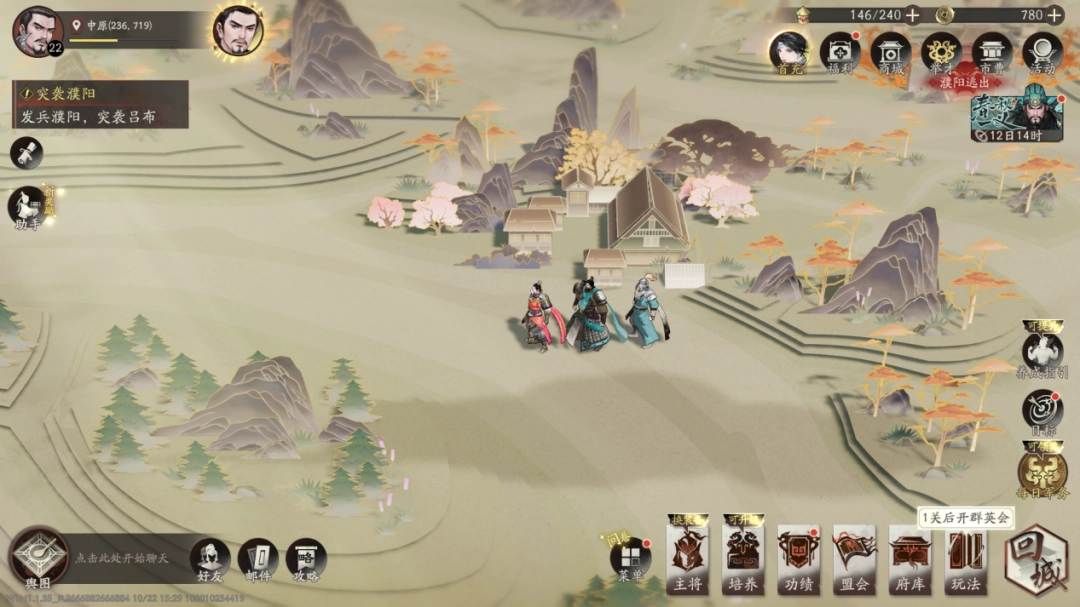Open the 首充 first-recharge offer
The image size is (1080, 607).
tap(789, 52)
